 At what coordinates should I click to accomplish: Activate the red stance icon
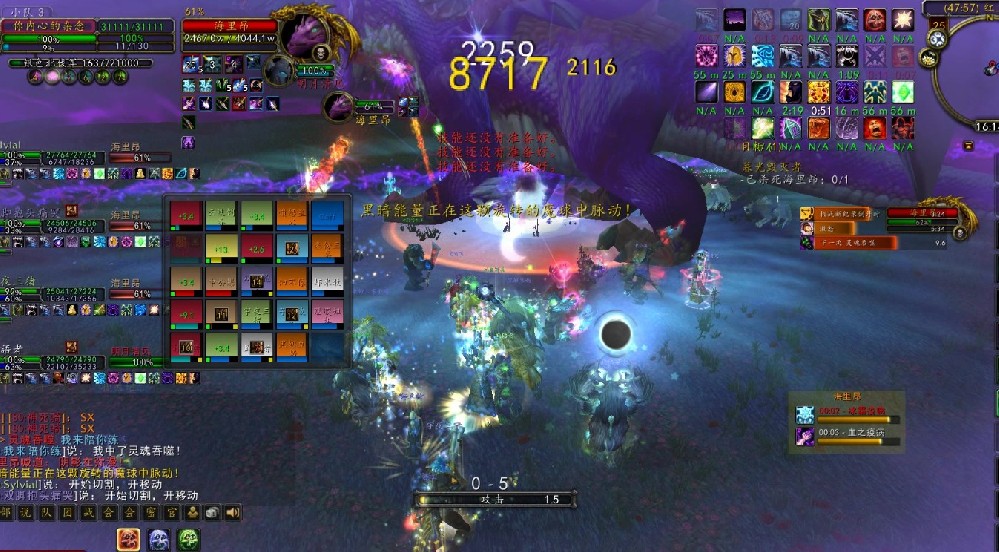tap(129, 540)
